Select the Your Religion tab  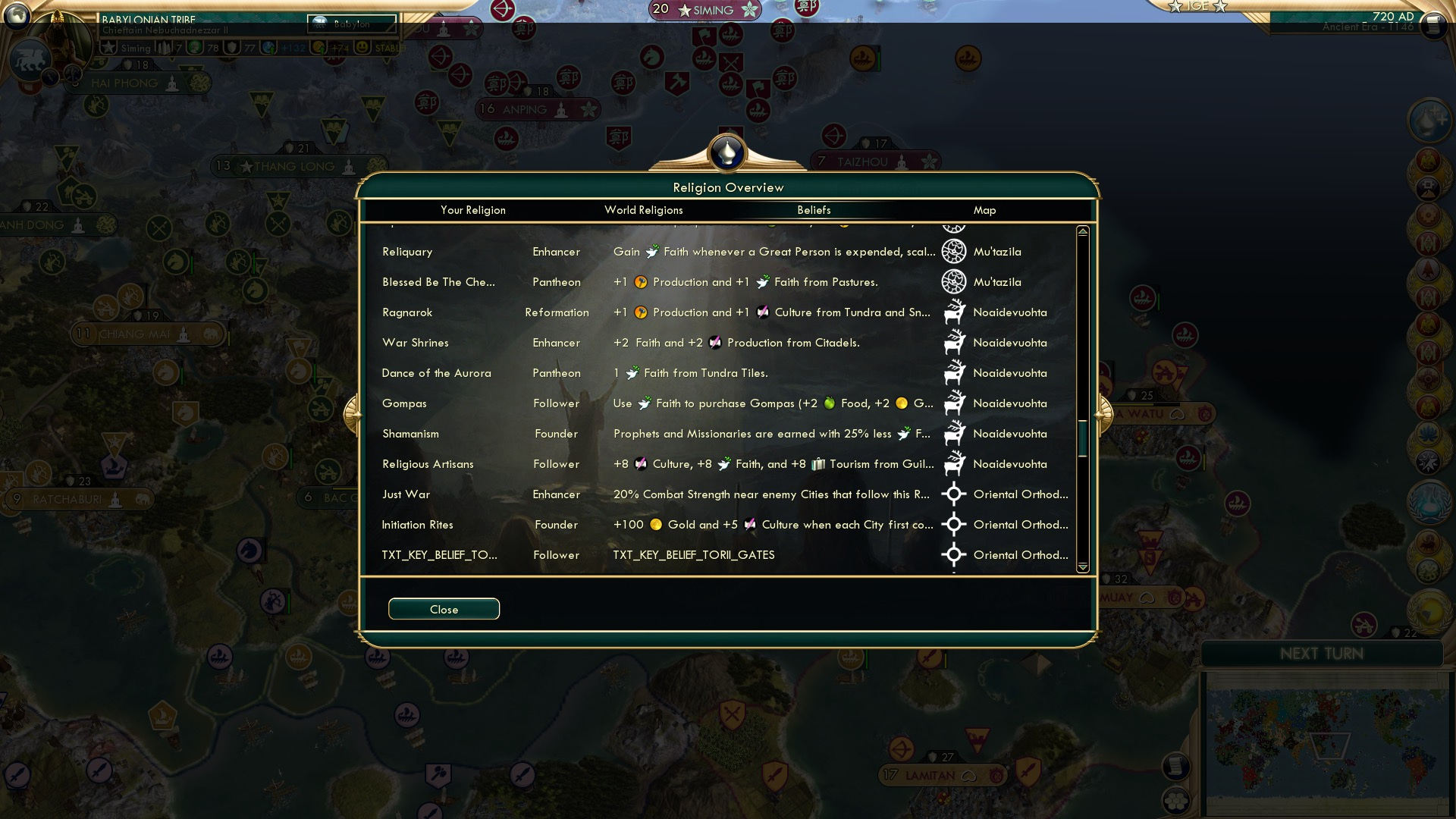(473, 210)
